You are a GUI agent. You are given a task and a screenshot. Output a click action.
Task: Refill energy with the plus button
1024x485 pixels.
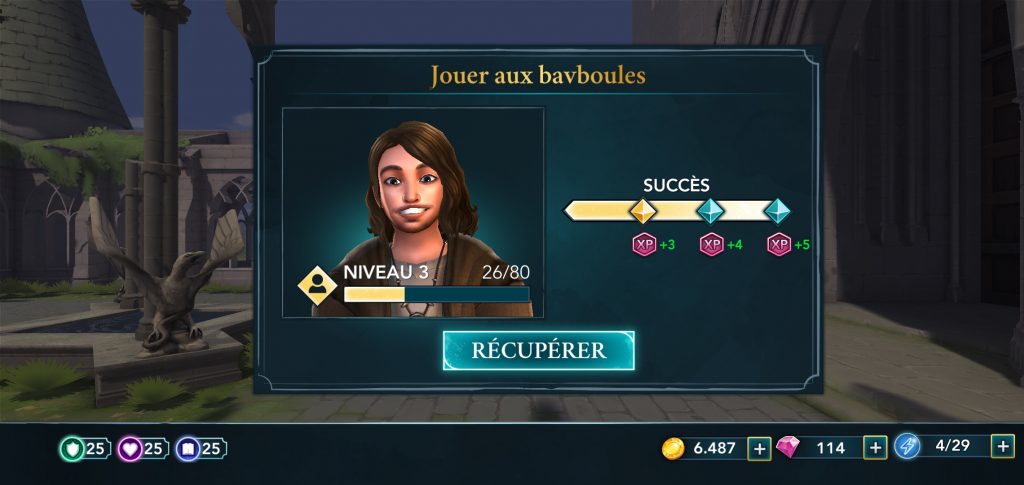(1002, 447)
